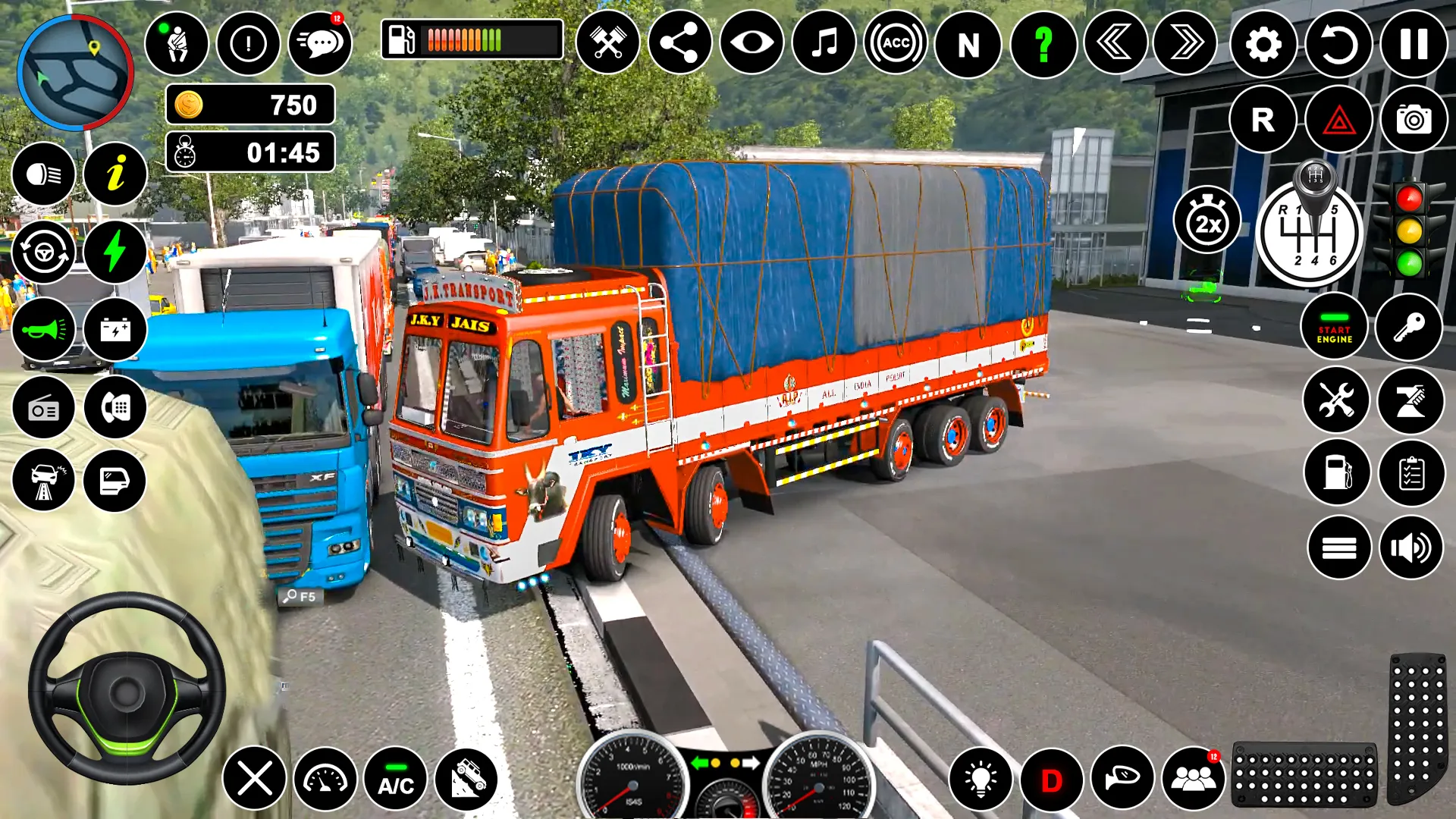Hit the Start Engine button
Screen dimensions: 1456x819
pos(1334,327)
